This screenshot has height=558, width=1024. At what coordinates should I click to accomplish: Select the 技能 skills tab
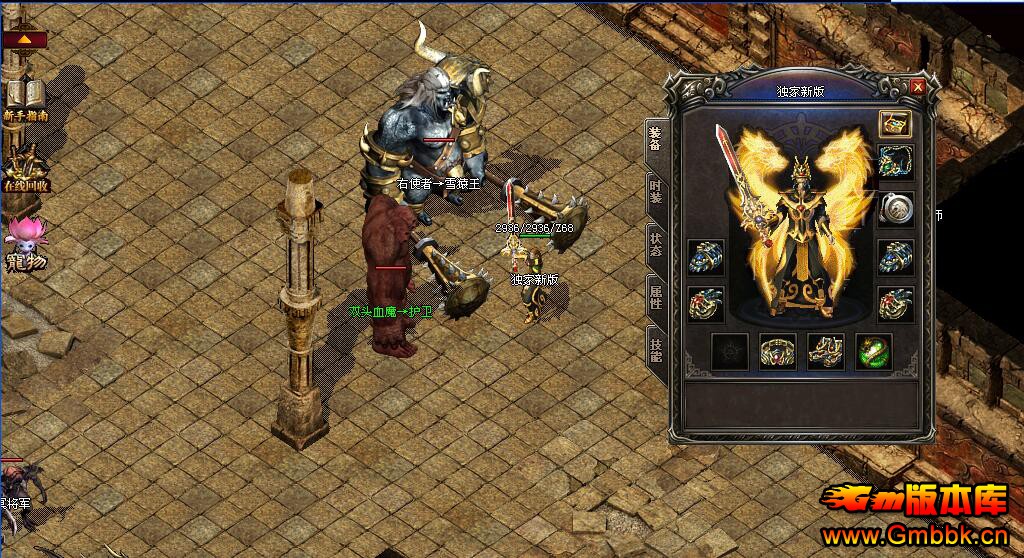pos(656,349)
